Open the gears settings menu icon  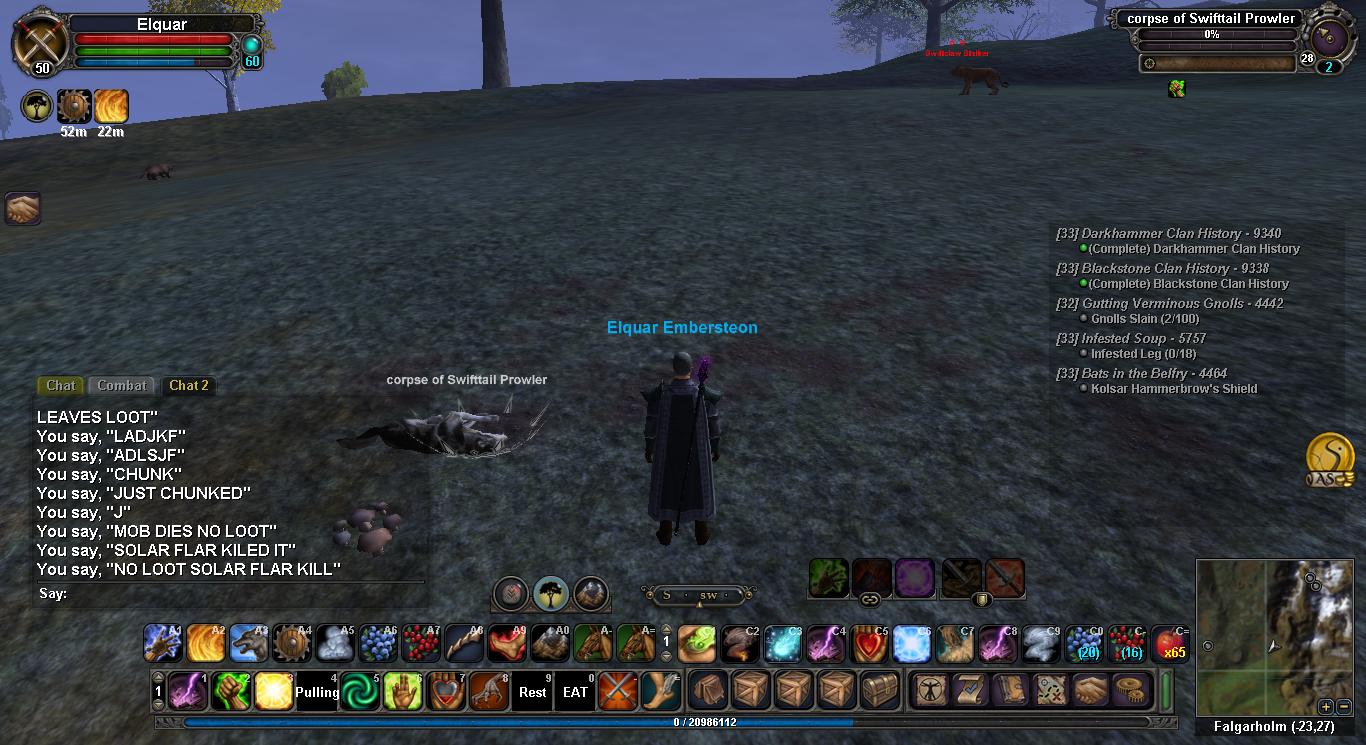pos(1133,691)
